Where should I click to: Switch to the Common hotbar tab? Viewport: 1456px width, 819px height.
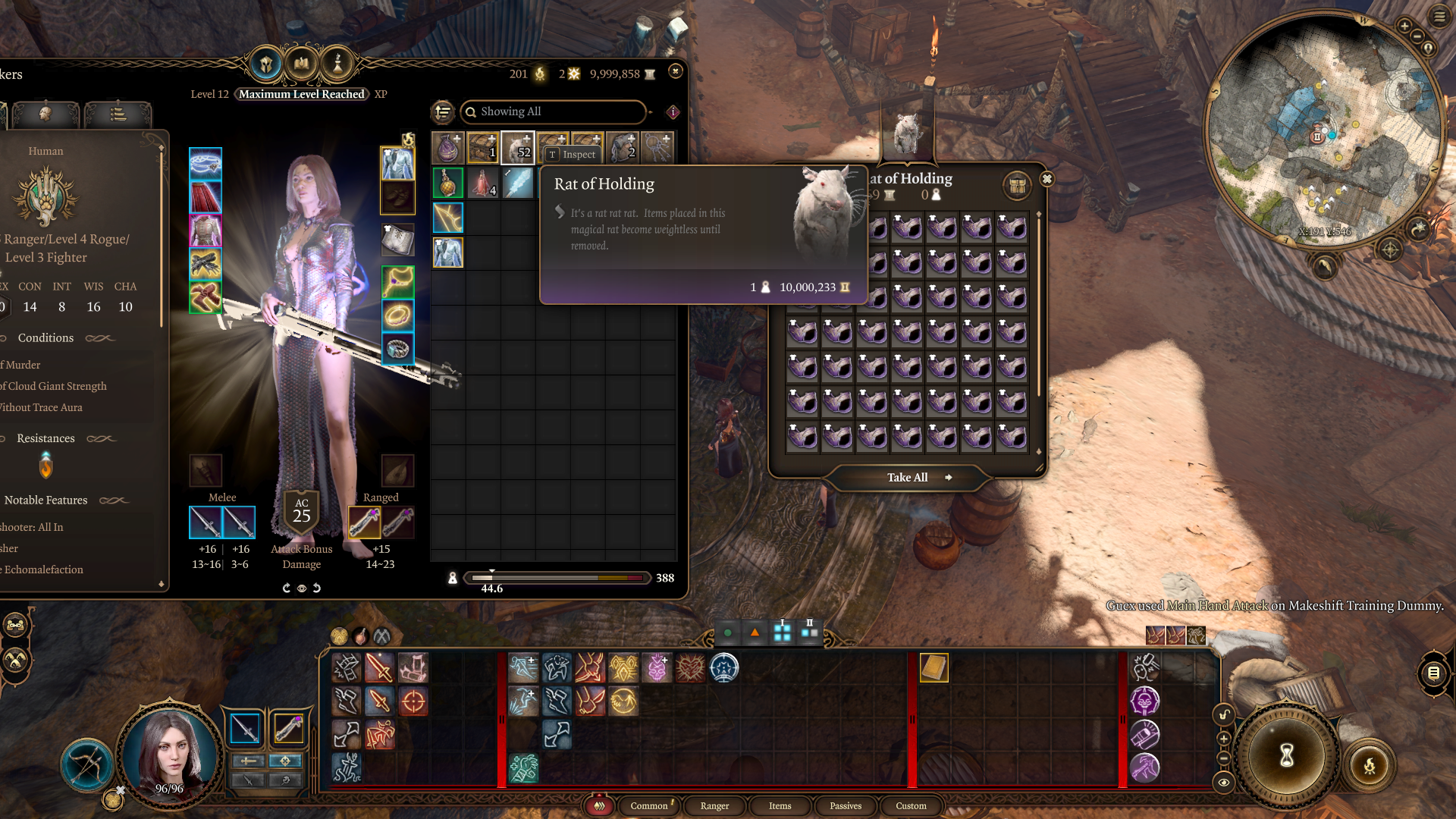click(x=648, y=805)
